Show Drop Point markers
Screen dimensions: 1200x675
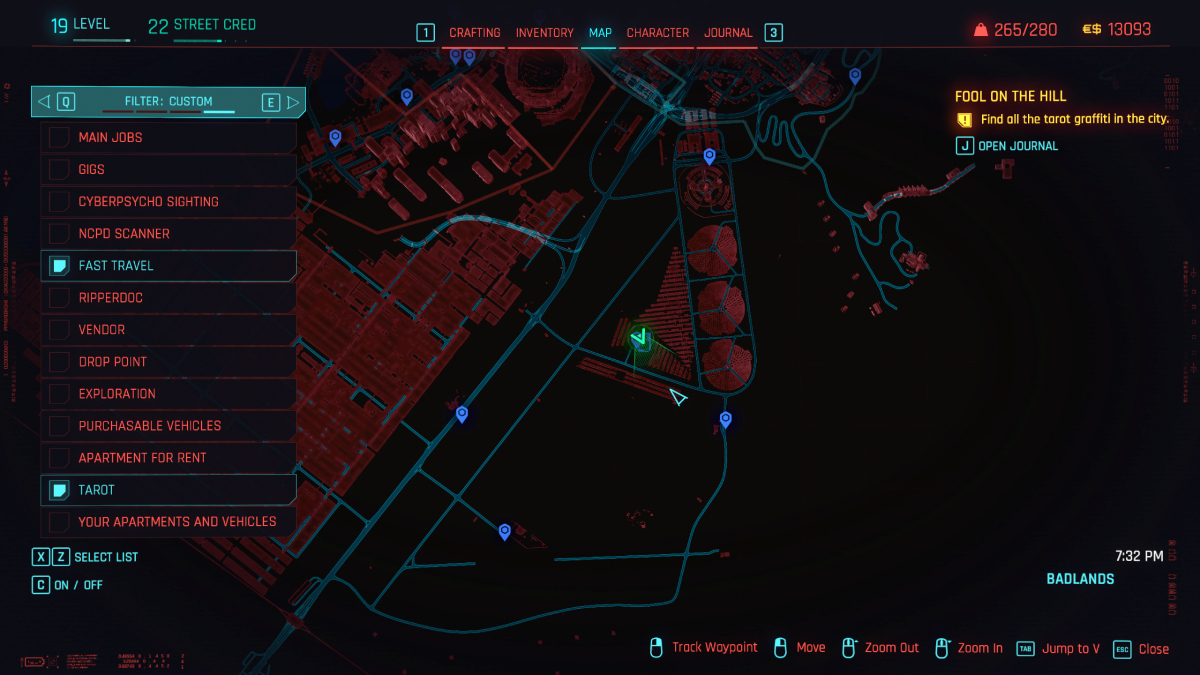click(168, 361)
